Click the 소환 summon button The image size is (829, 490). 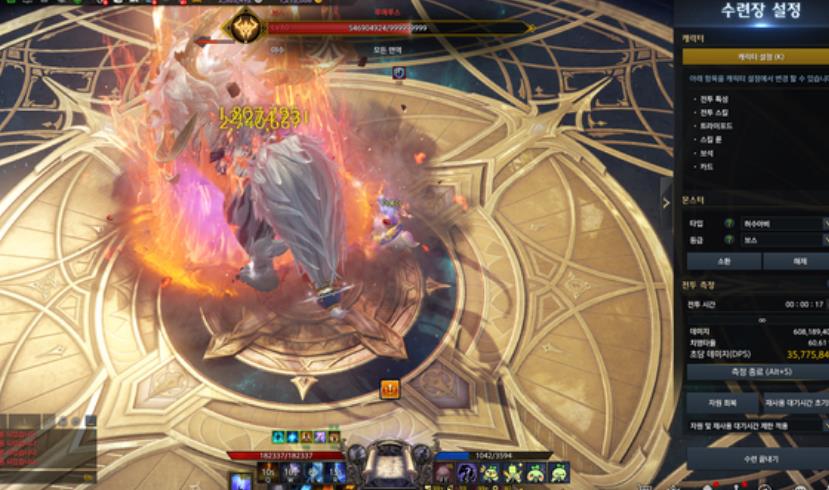(x=722, y=261)
